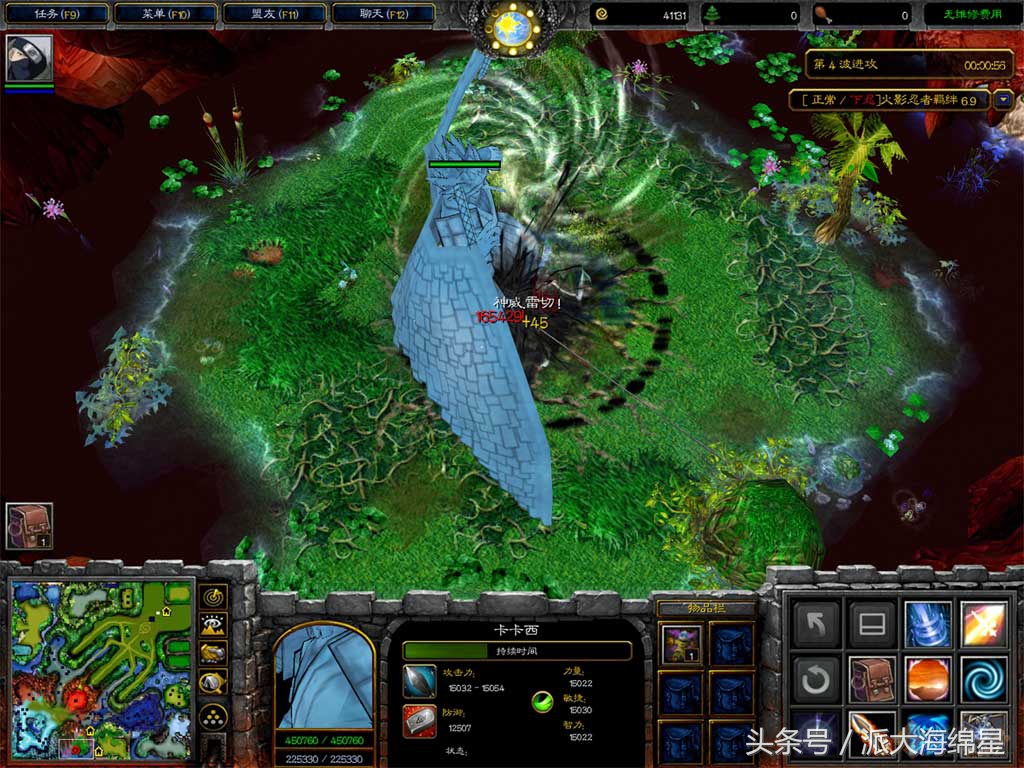This screenshot has width=1024, height=768.
Task: Select the masked ninja hero portrait
Action: point(28,59)
